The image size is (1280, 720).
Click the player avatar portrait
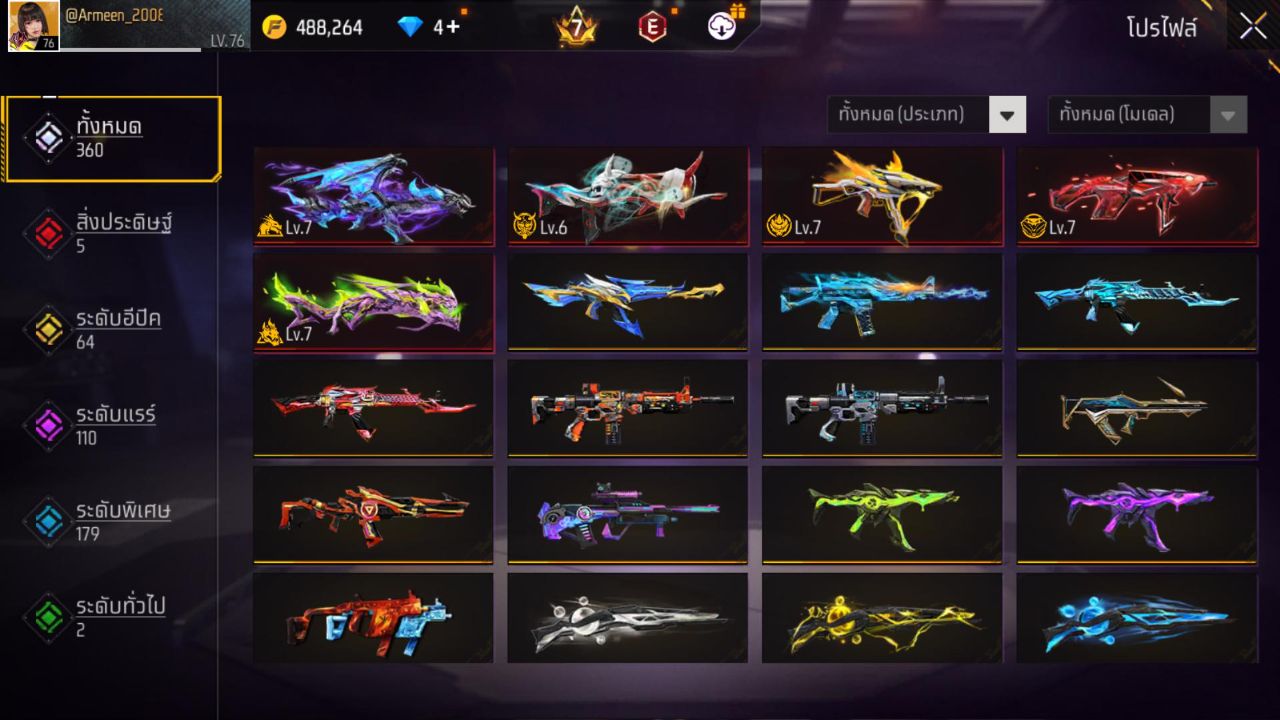(33, 27)
